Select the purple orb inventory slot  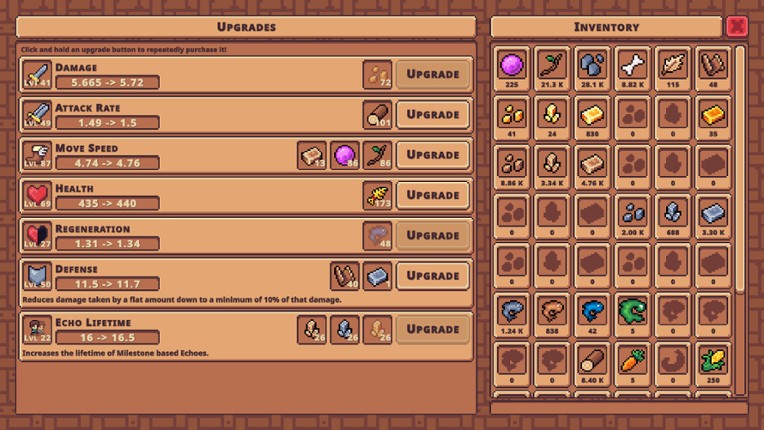click(x=512, y=66)
